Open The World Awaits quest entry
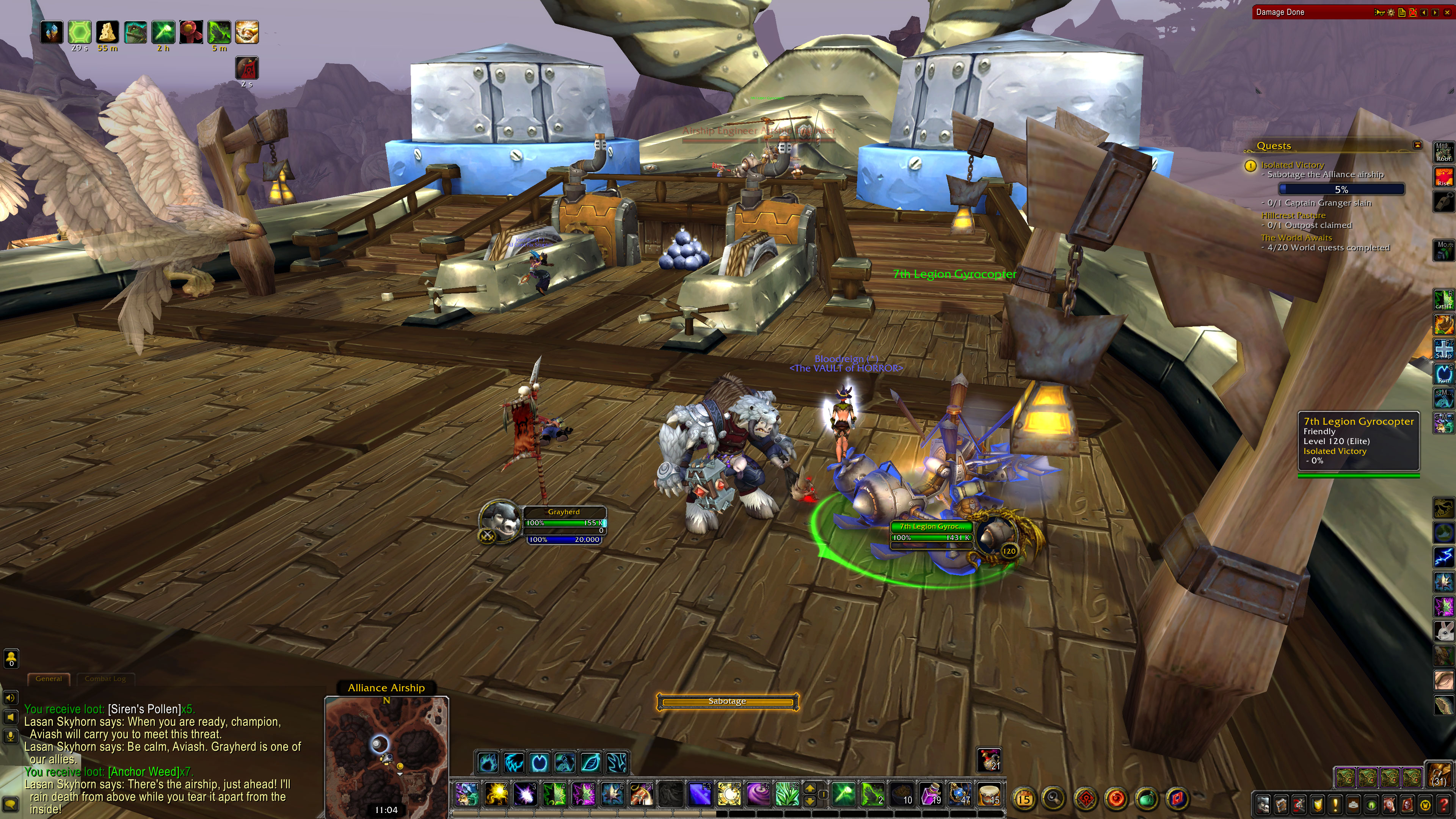Image resolution: width=1456 pixels, height=819 pixels. [1296, 238]
